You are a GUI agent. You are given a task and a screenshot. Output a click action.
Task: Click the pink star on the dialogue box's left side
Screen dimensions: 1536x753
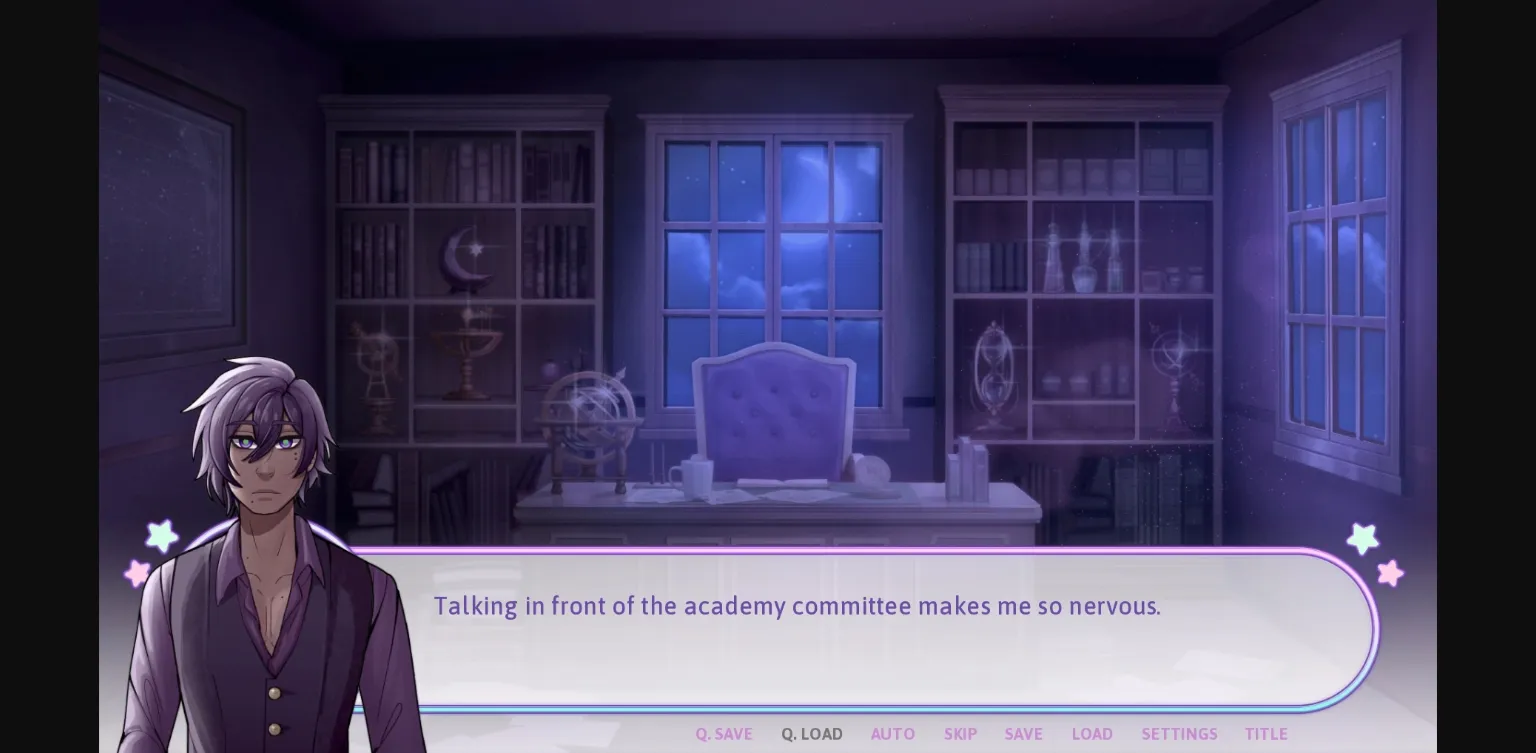pyautogui.click(x=135, y=573)
